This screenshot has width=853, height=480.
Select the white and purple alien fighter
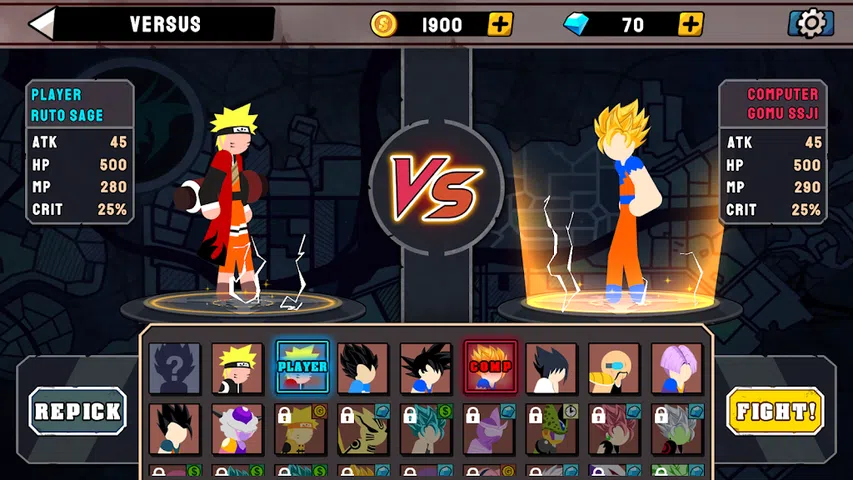click(x=238, y=429)
